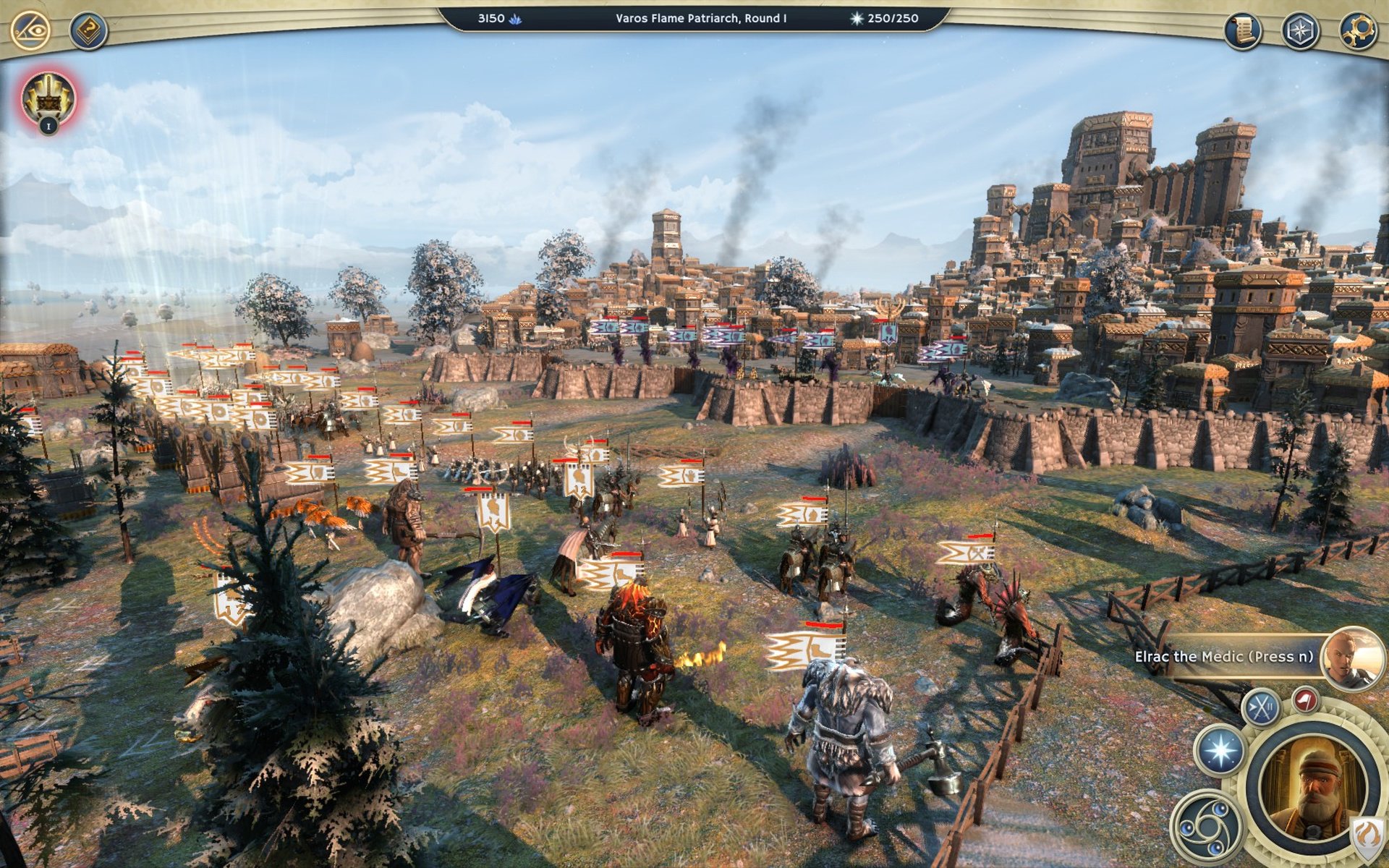Open the scroll event log
Viewport: 1389px width, 868px height.
point(1243,30)
